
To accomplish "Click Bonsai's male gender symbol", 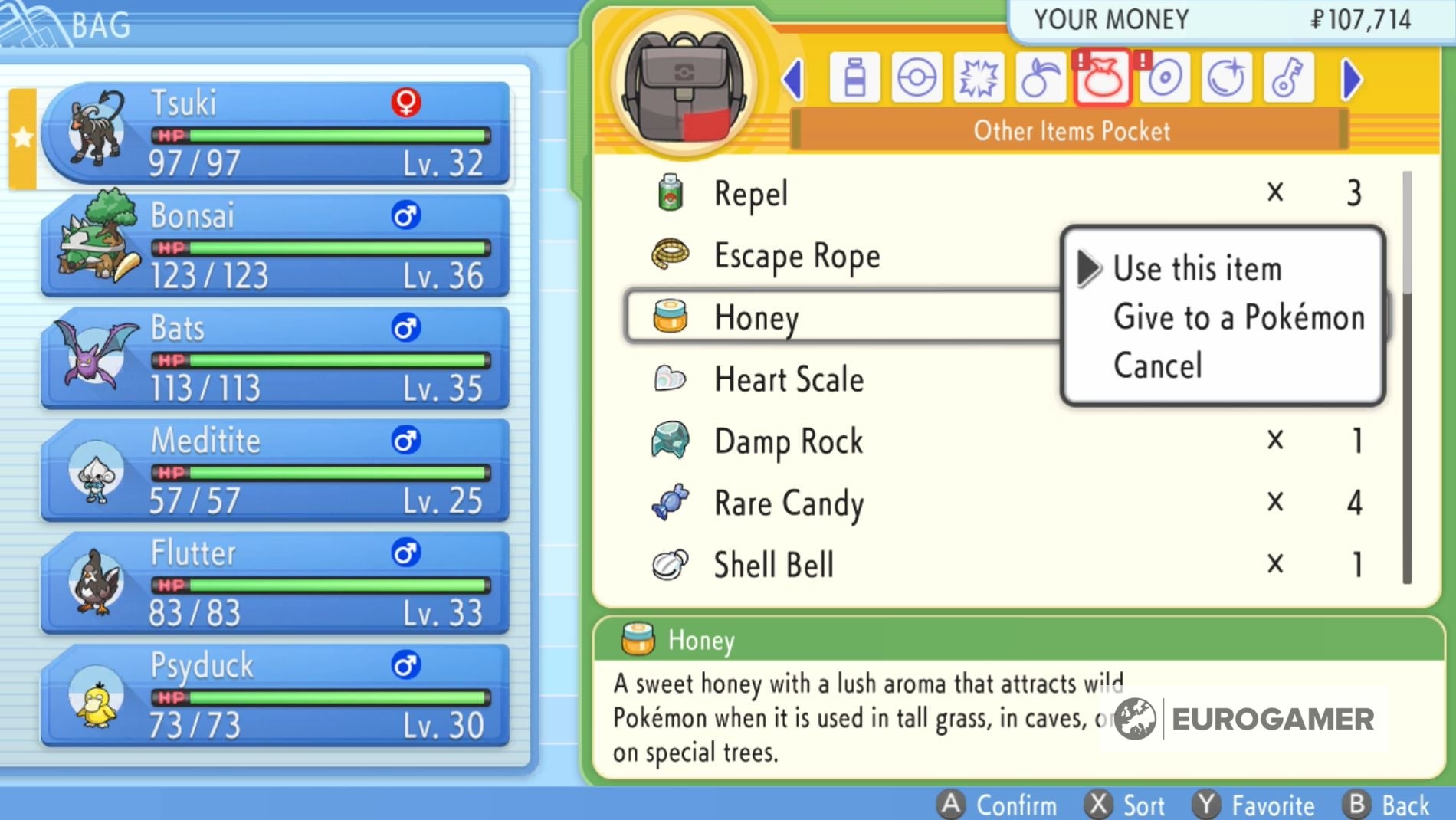I will [404, 215].
